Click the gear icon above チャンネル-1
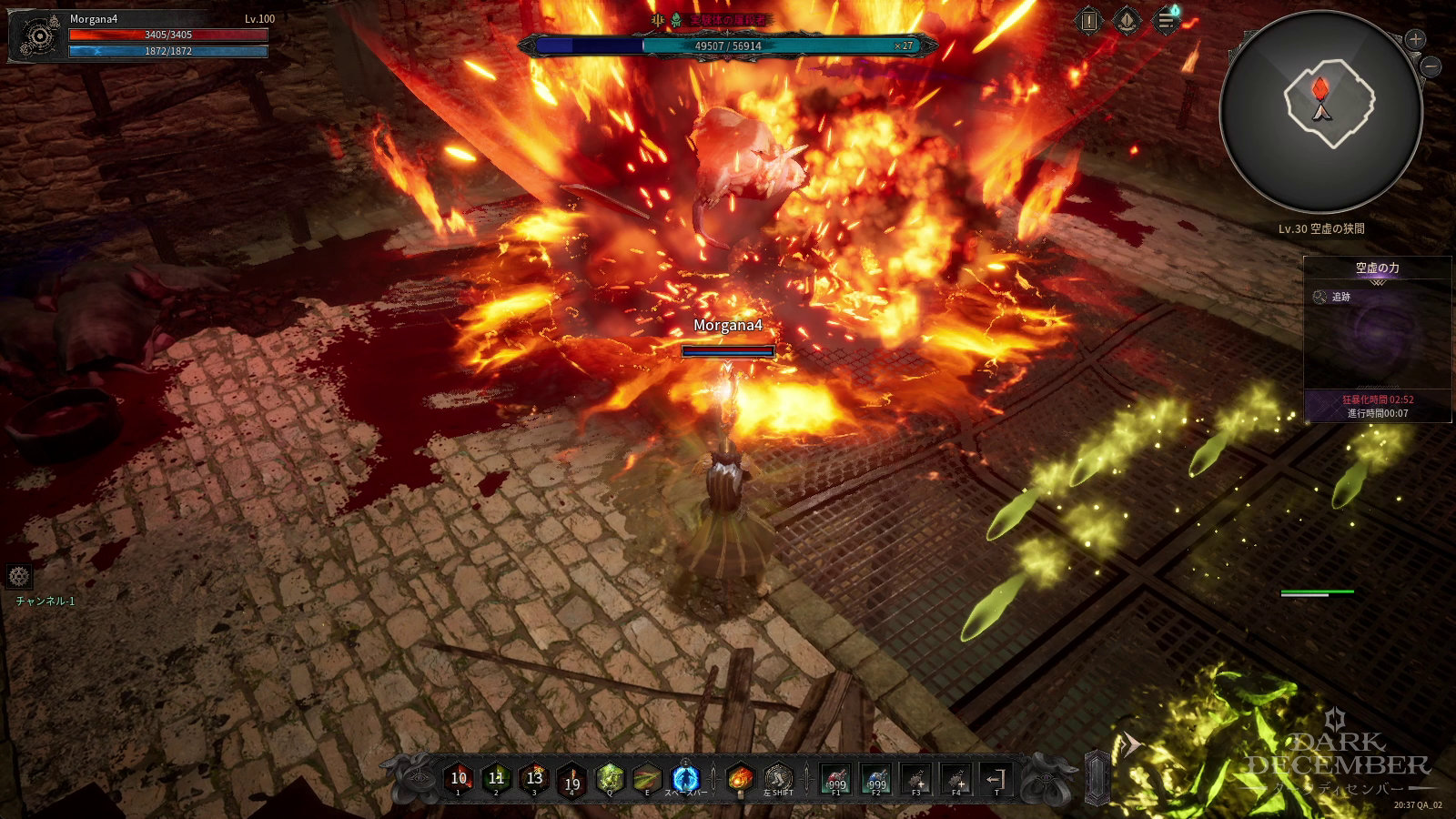Viewport: 1456px width, 819px height. [x=19, y=576]
